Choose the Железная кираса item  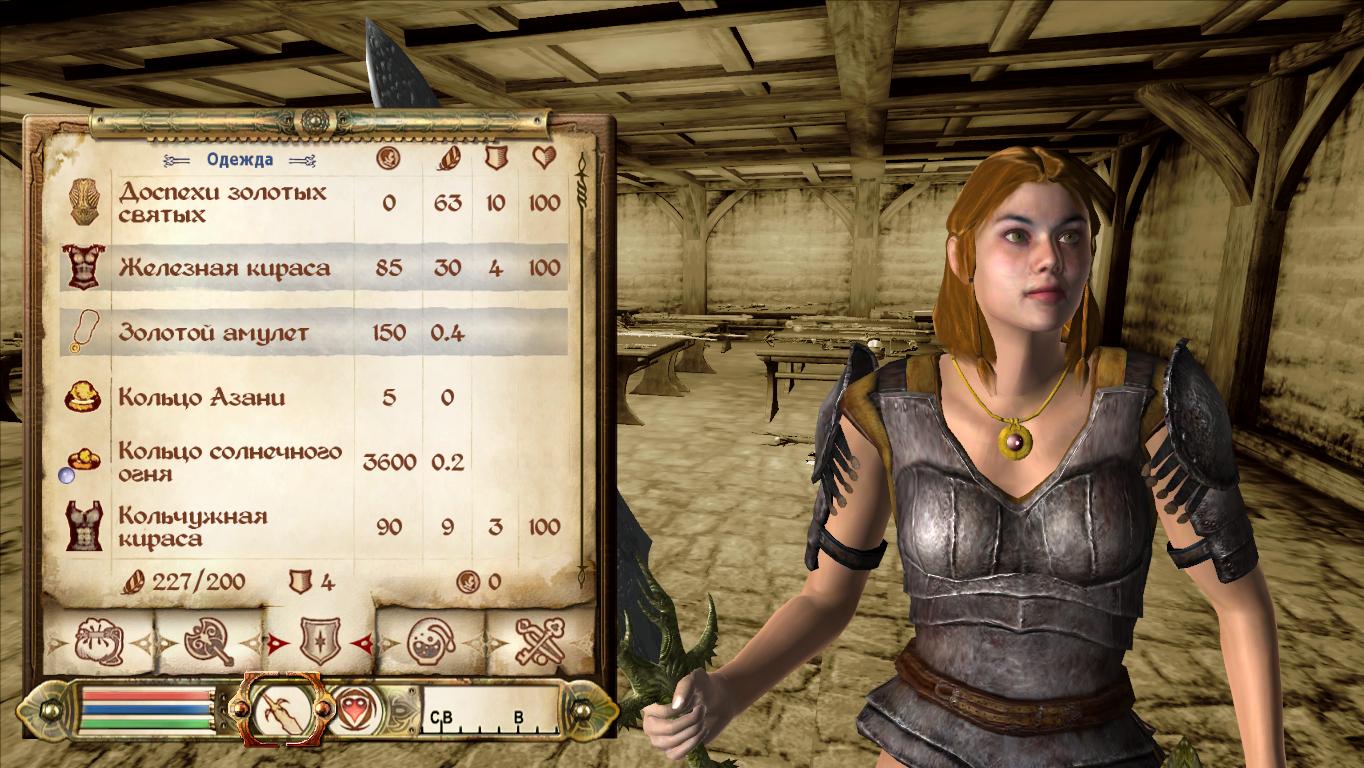point(224,268)
